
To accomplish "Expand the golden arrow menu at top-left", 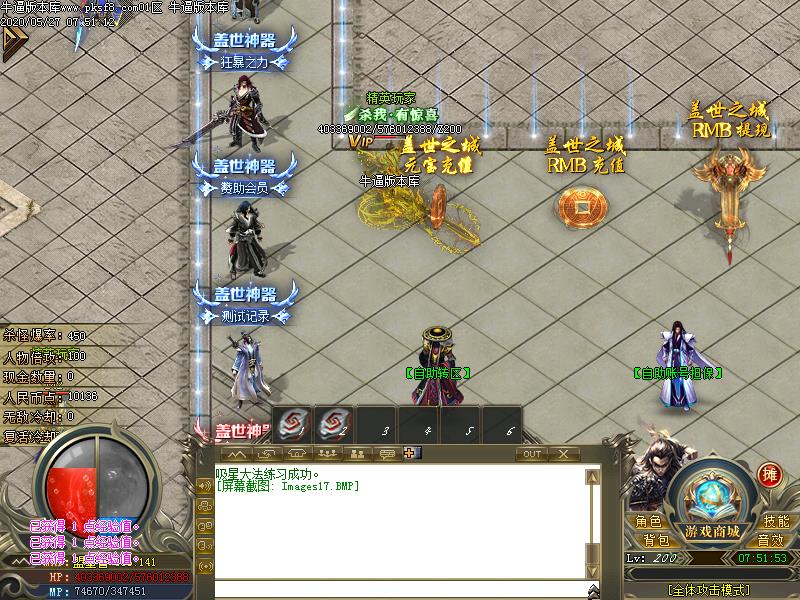I will (x=12, y=42).
